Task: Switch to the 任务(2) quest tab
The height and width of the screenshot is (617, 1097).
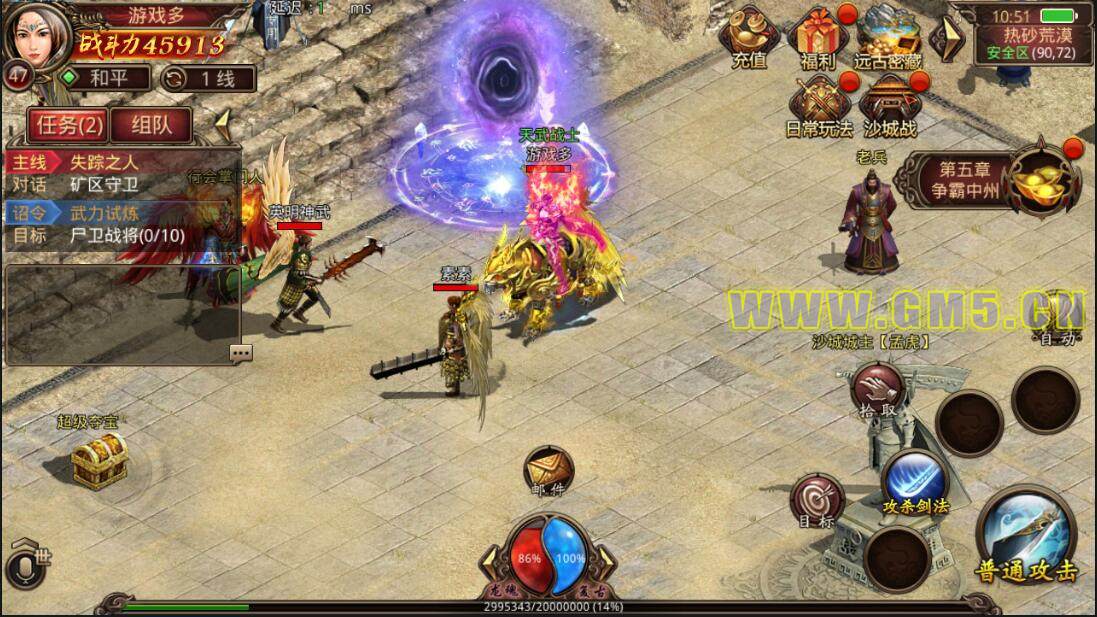Action: tap(67, 125)
